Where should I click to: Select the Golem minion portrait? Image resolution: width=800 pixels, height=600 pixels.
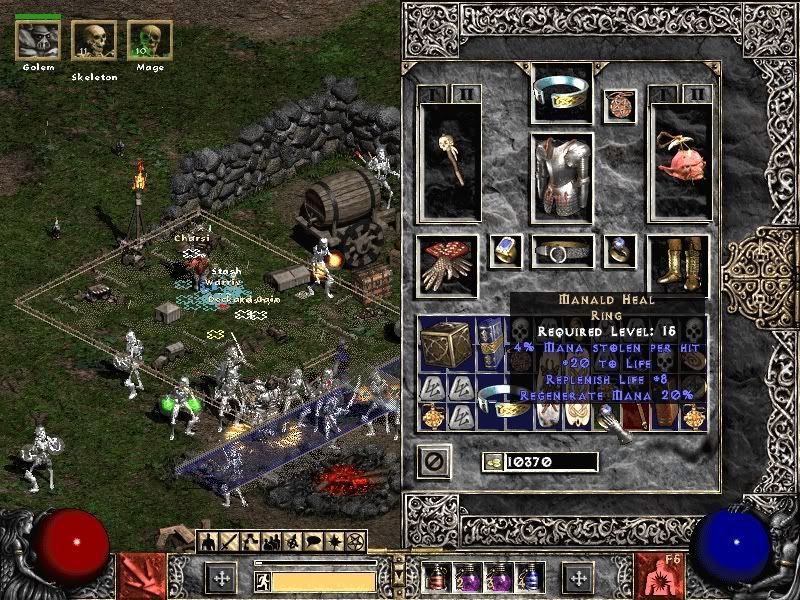click(x=38, y=40)
